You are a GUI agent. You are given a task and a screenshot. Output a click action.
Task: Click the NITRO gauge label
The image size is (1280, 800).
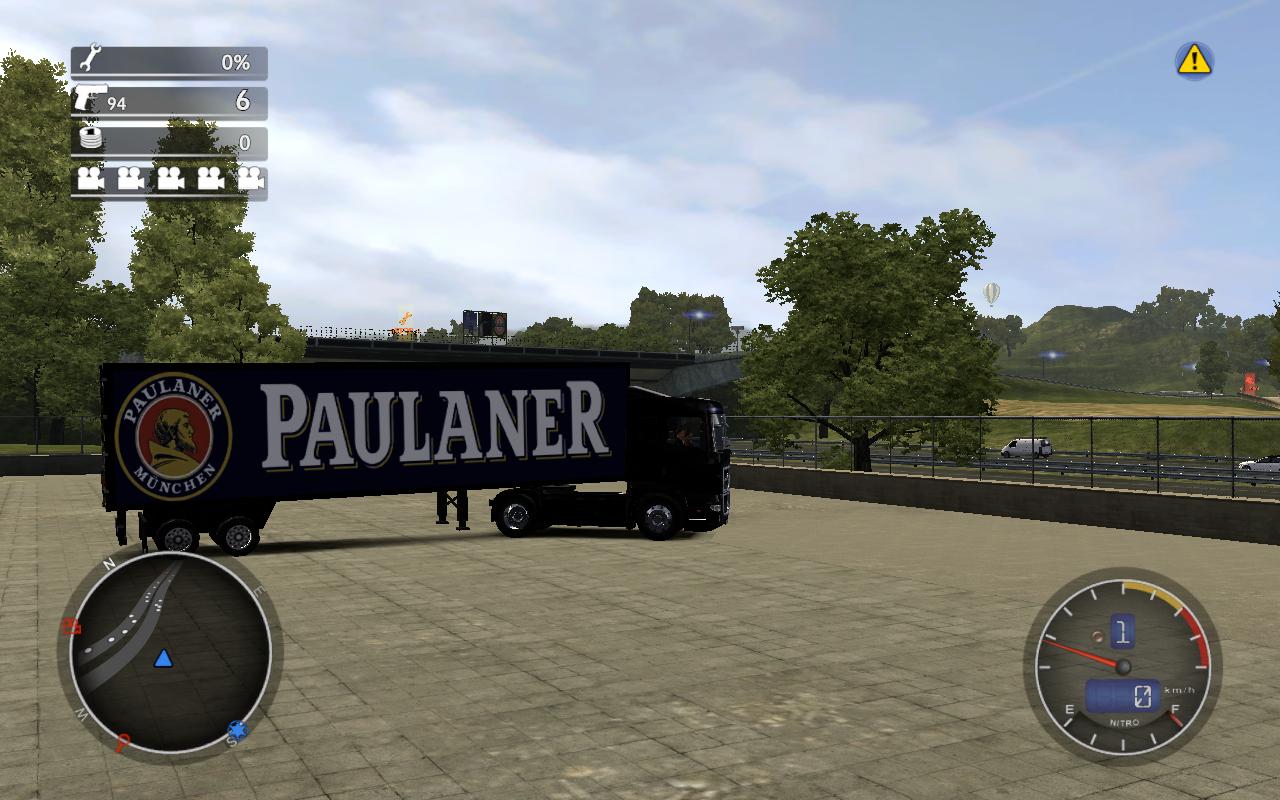[x=1124, y=722]
